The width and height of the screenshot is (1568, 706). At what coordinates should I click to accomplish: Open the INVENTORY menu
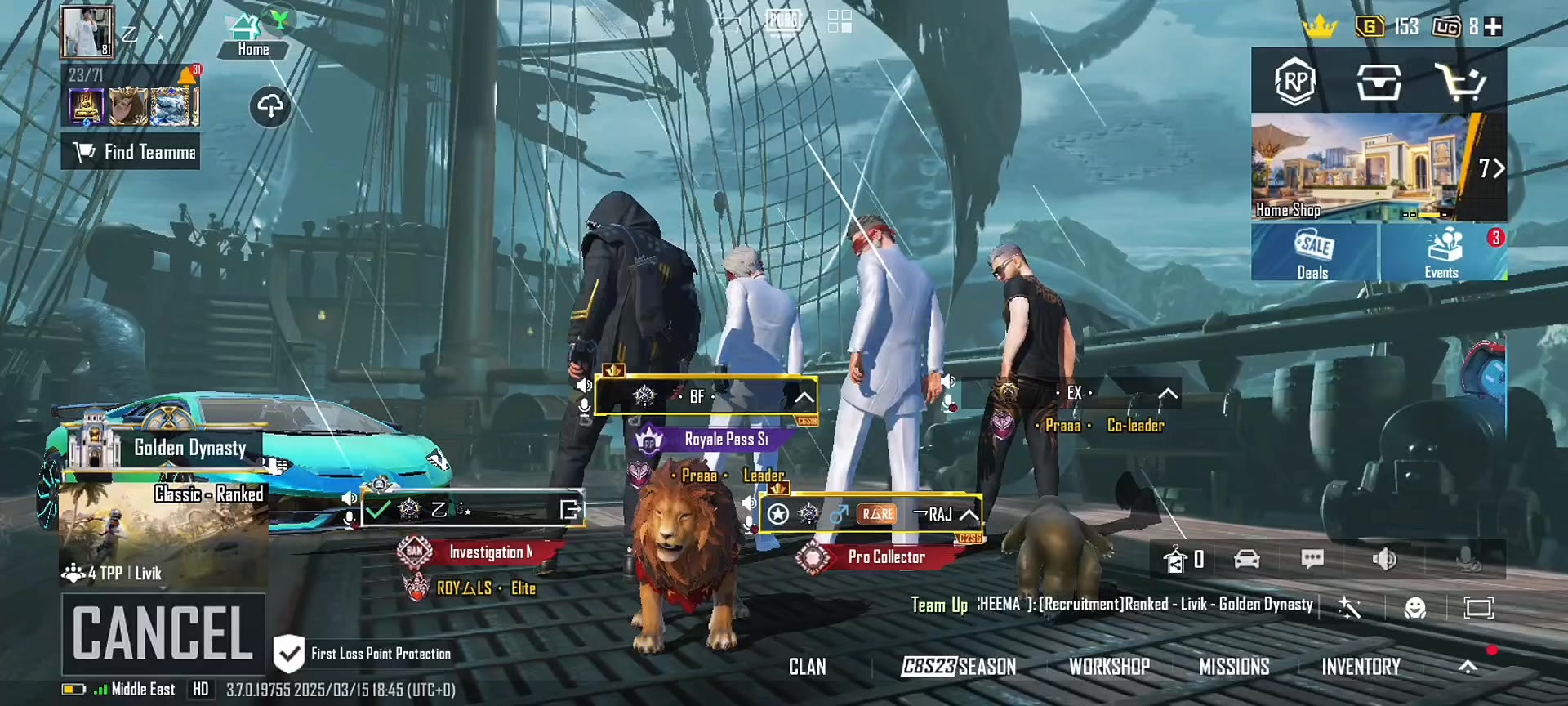click(1361, 667)
